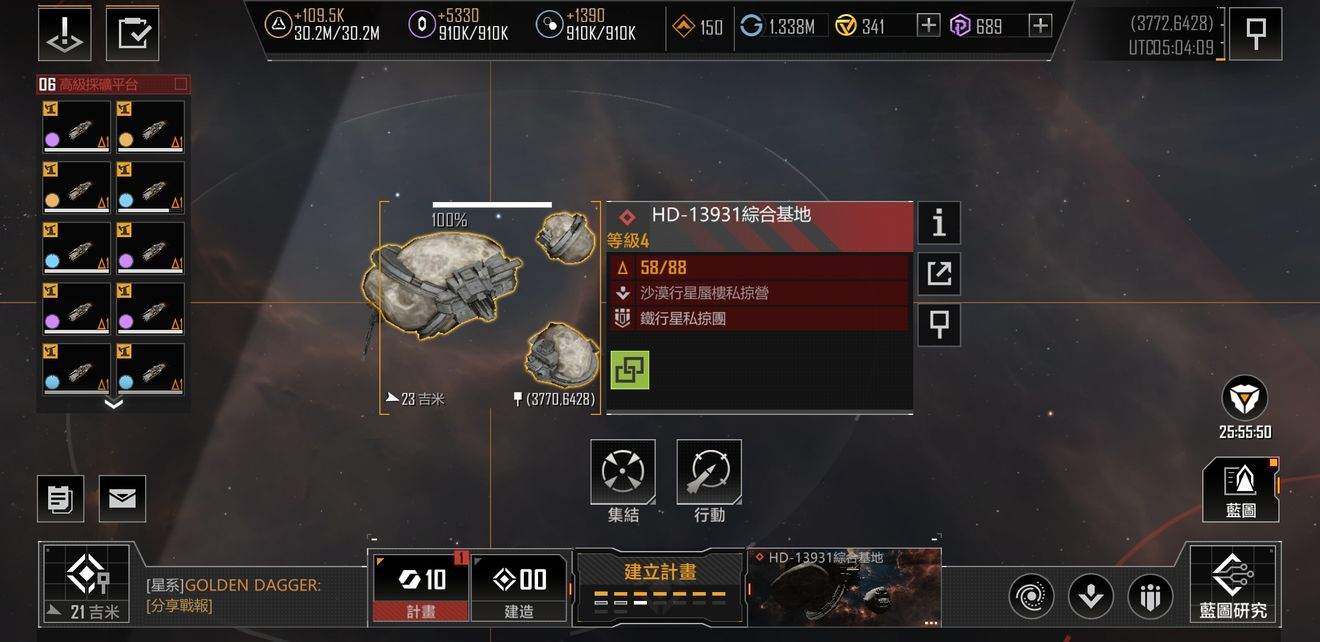Image resolution: width=1320 pixels, height=642 pixels.
Task: Tap the green linked-squares icon
Action: pos(629,370)
